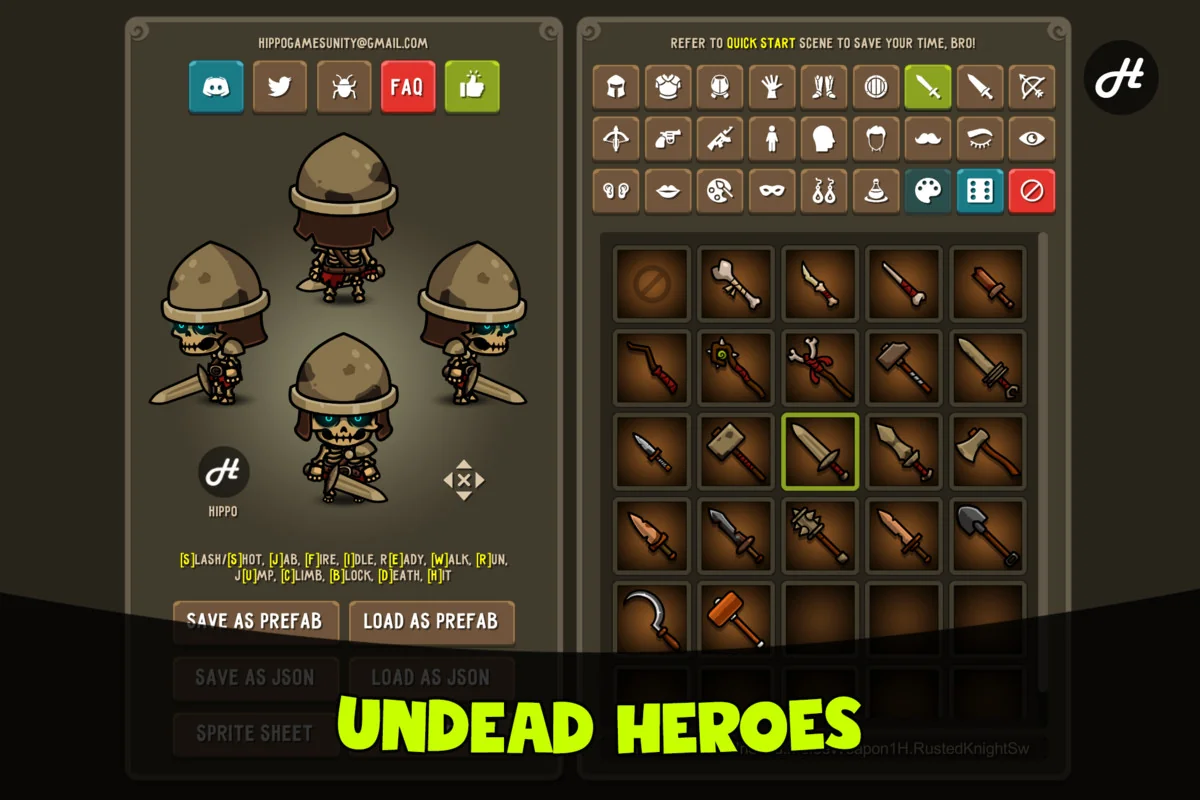Open the teal color palette button
The width and height of the screenshot is (1200, 800).
coord(928,191)
